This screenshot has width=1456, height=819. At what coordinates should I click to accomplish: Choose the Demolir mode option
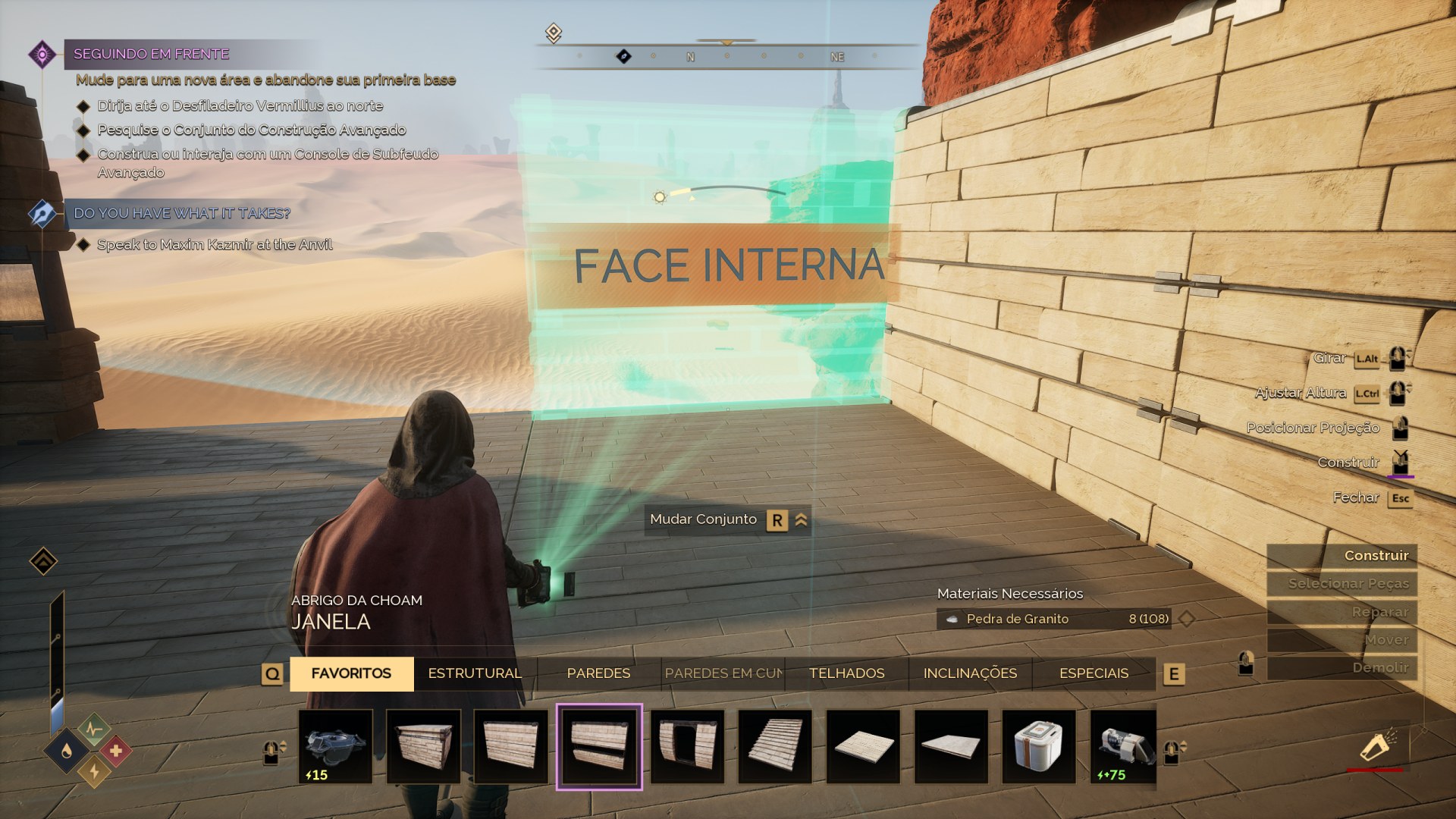[x=1342, y=668]
